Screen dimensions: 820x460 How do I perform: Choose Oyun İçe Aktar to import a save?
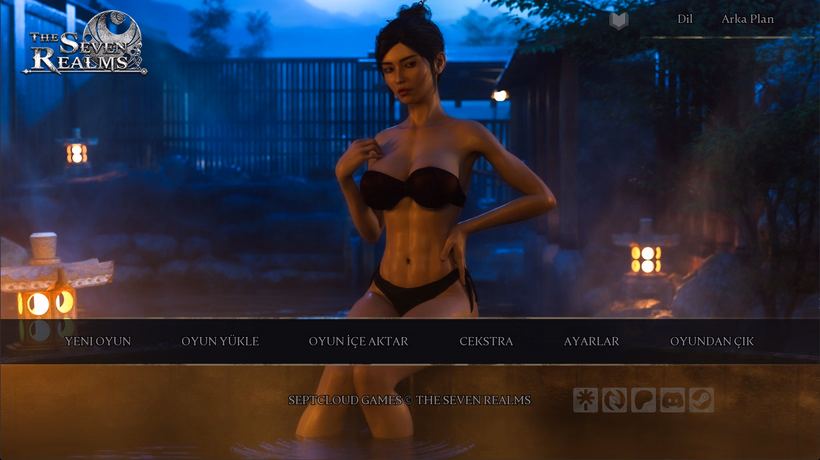click(x=358, y=341)
